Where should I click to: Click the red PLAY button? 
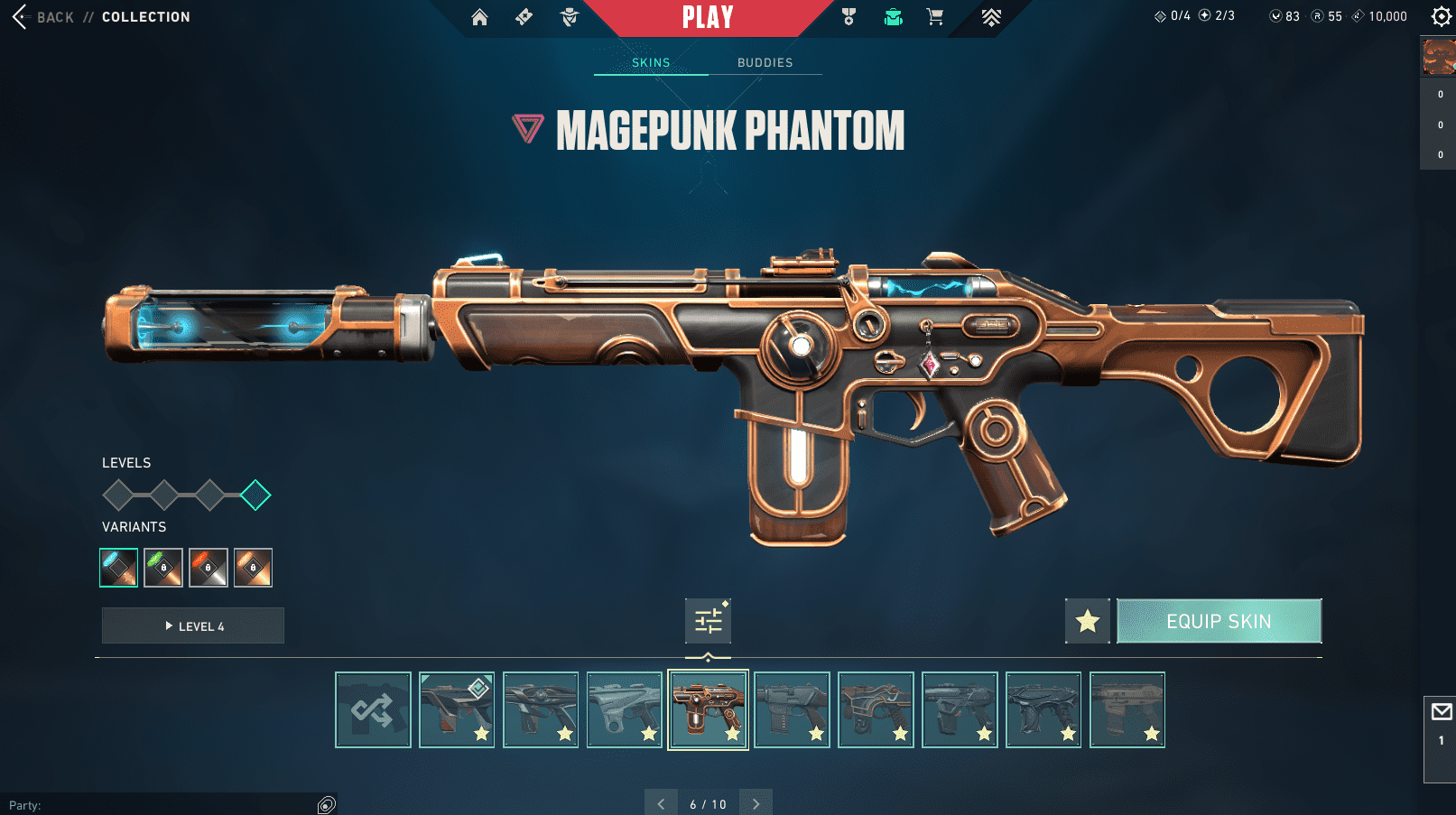708,17
